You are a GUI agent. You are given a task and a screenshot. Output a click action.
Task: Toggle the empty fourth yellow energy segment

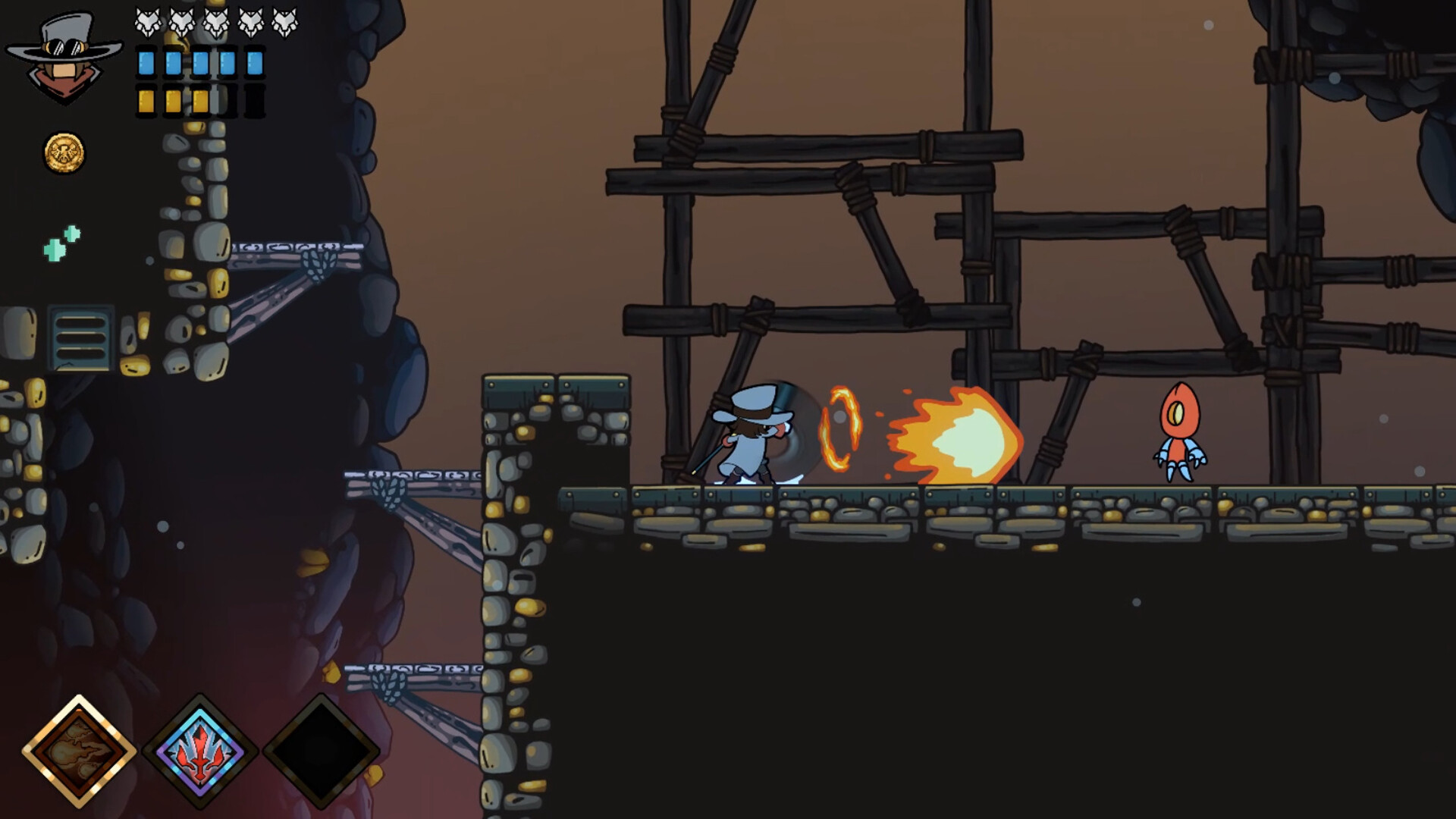(x=227, y=101)
